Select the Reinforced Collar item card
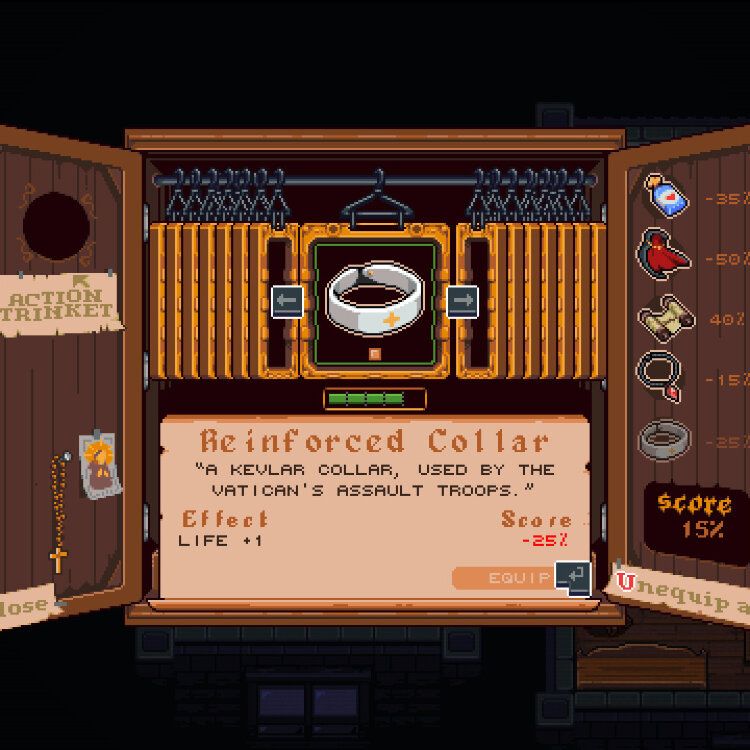The height and width of the screenshot is (750, 750). 375,298
